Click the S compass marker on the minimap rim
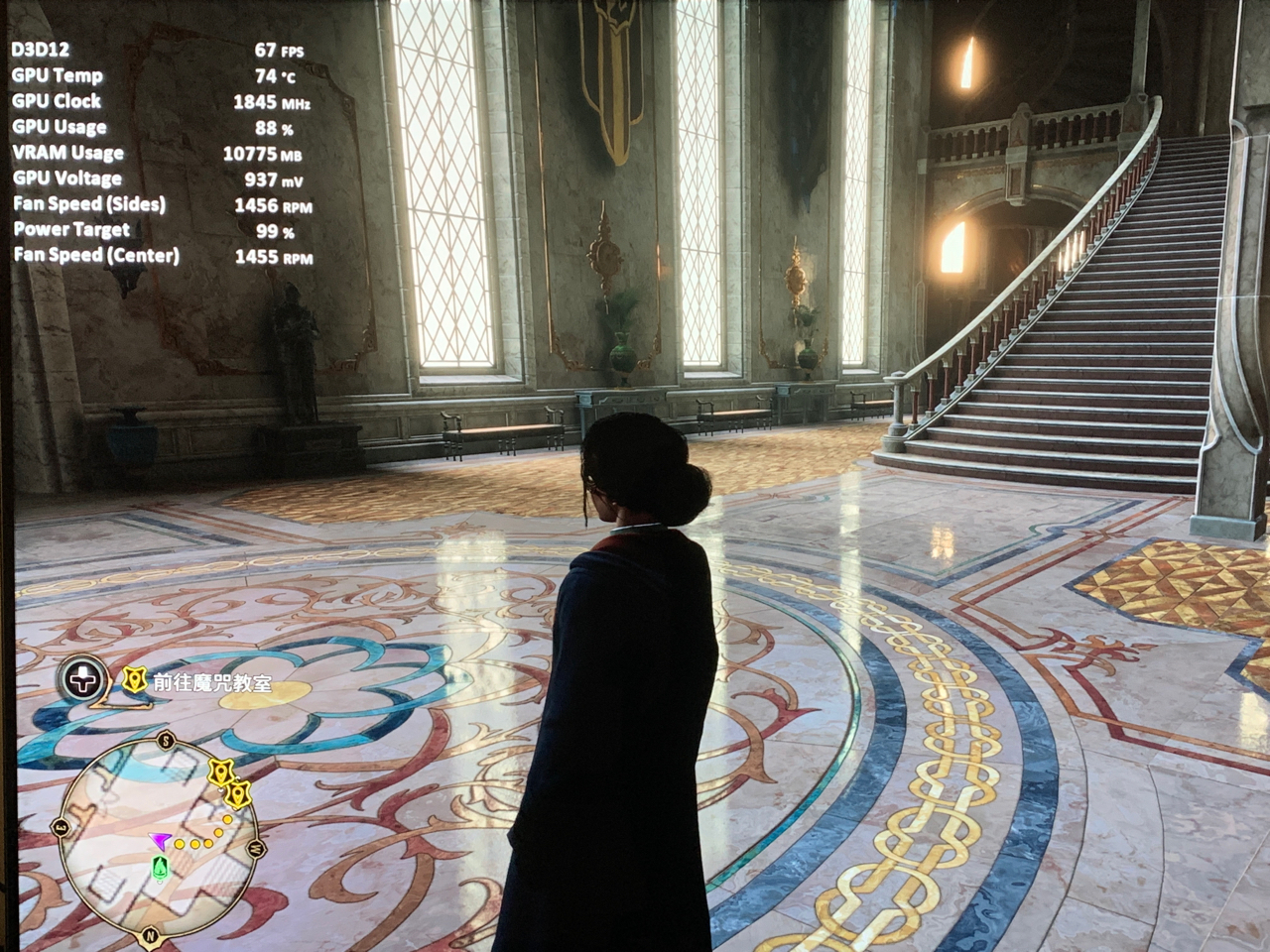 coord(166,740)
